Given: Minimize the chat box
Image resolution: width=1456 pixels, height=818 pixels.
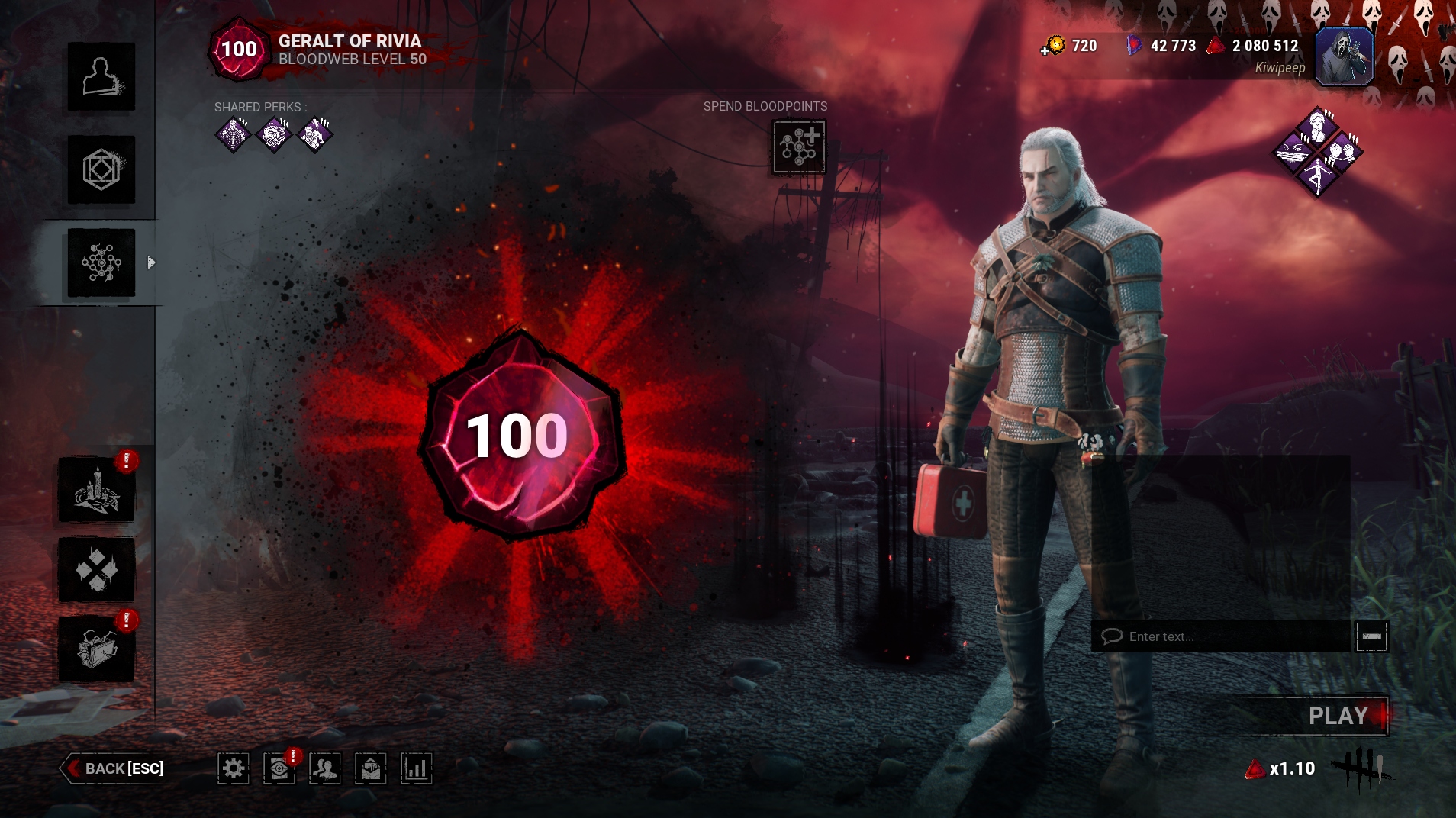Looking at the screenshot, I should 1371,636.
